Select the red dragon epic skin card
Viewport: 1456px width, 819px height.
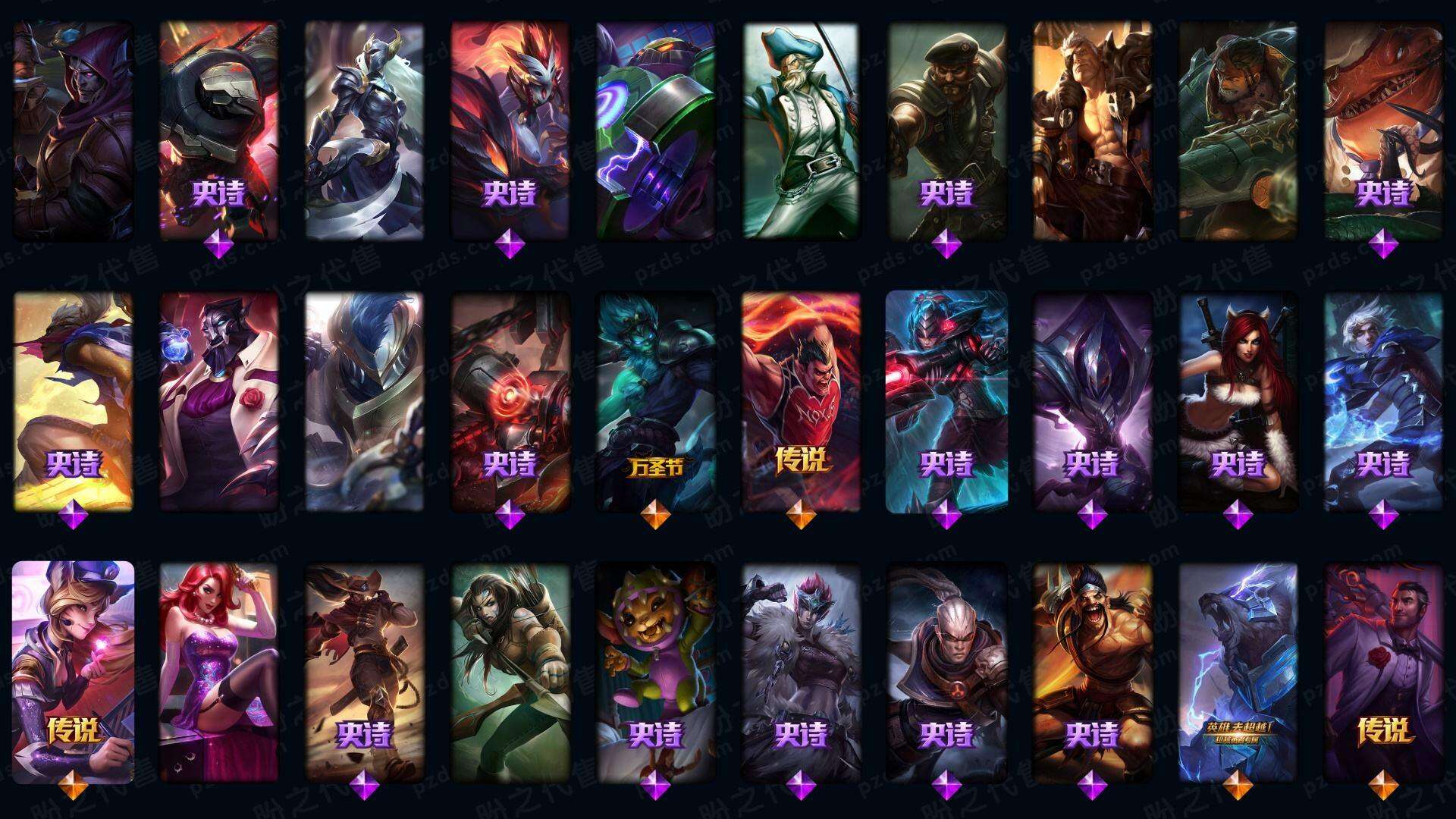[x=1383, y=130]
